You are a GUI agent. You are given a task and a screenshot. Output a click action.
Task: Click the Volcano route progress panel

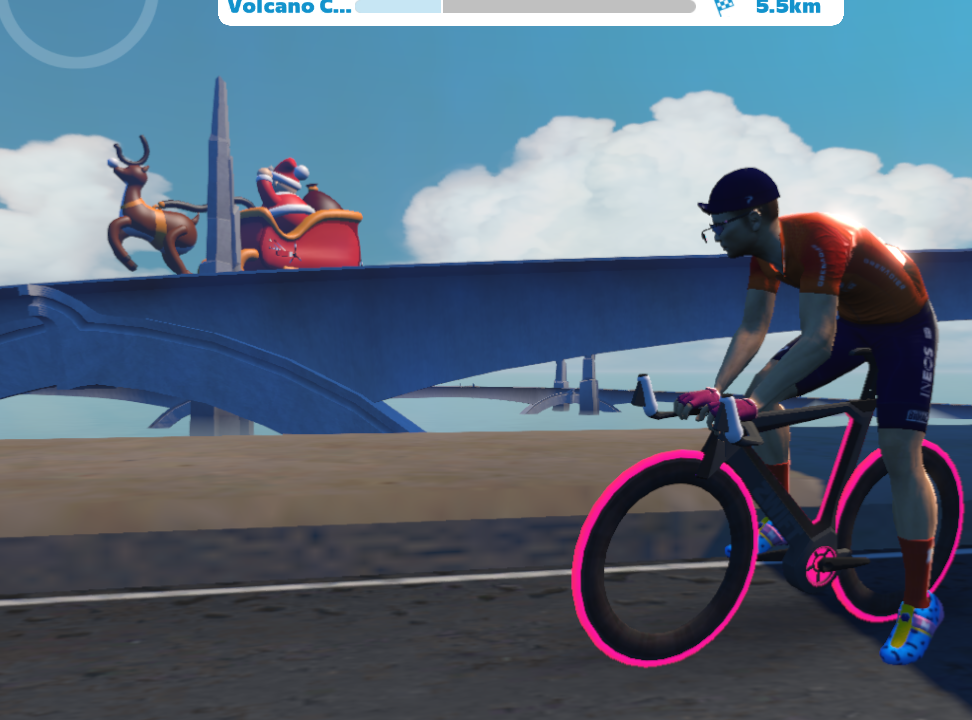coord(530,10)
